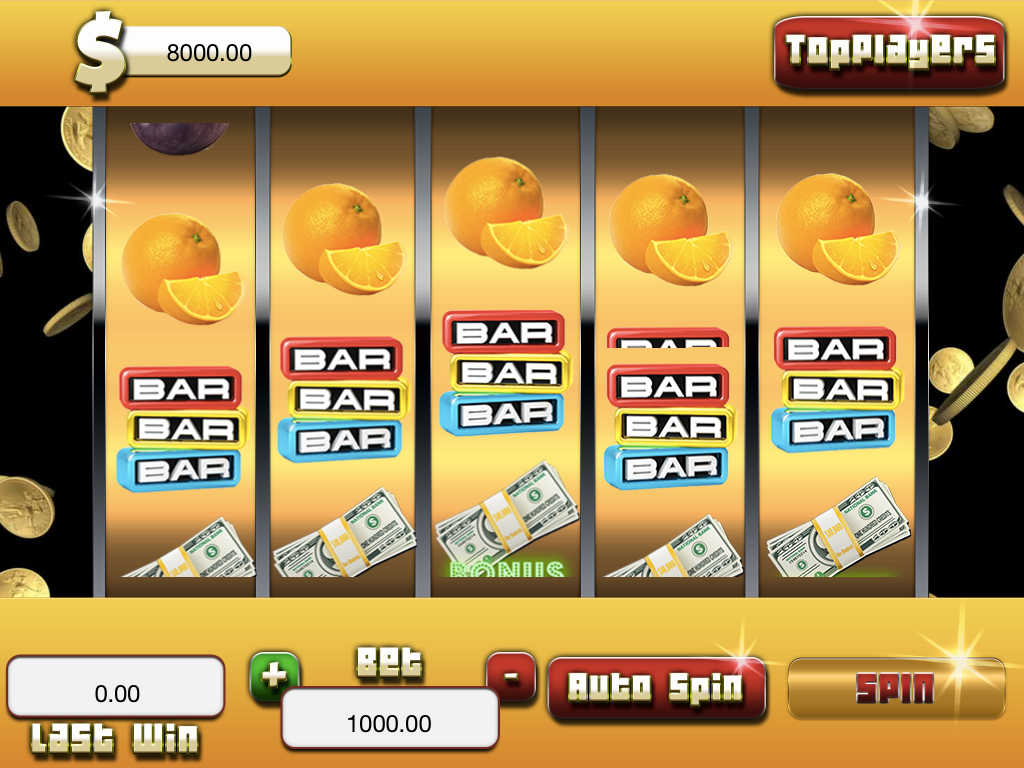Increase the bet with the green plus
The width and height of the screenshot is (1024, 768).
click(x=273, y=676)
